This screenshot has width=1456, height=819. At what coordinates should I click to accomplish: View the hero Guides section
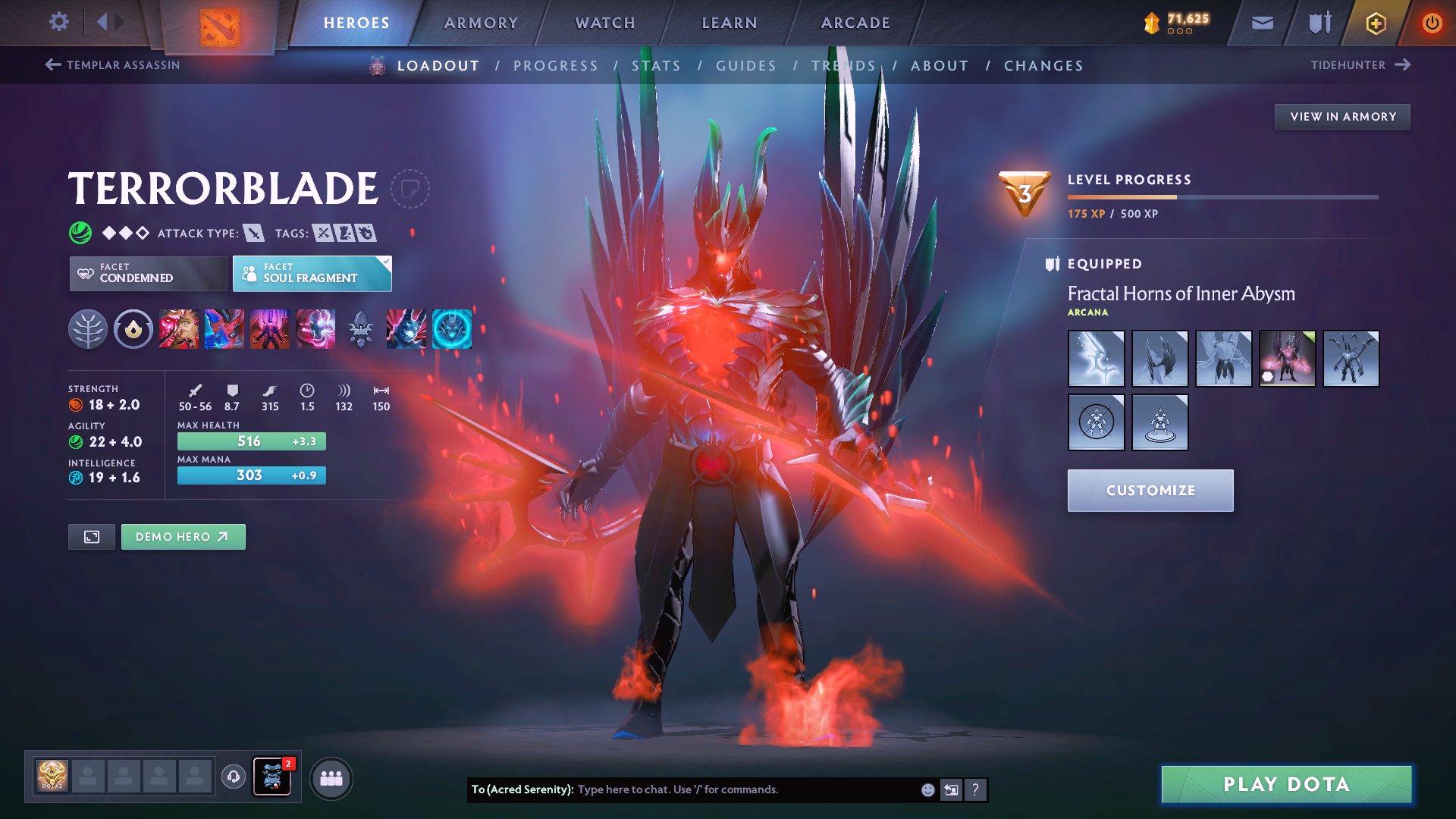coord(746,66)
